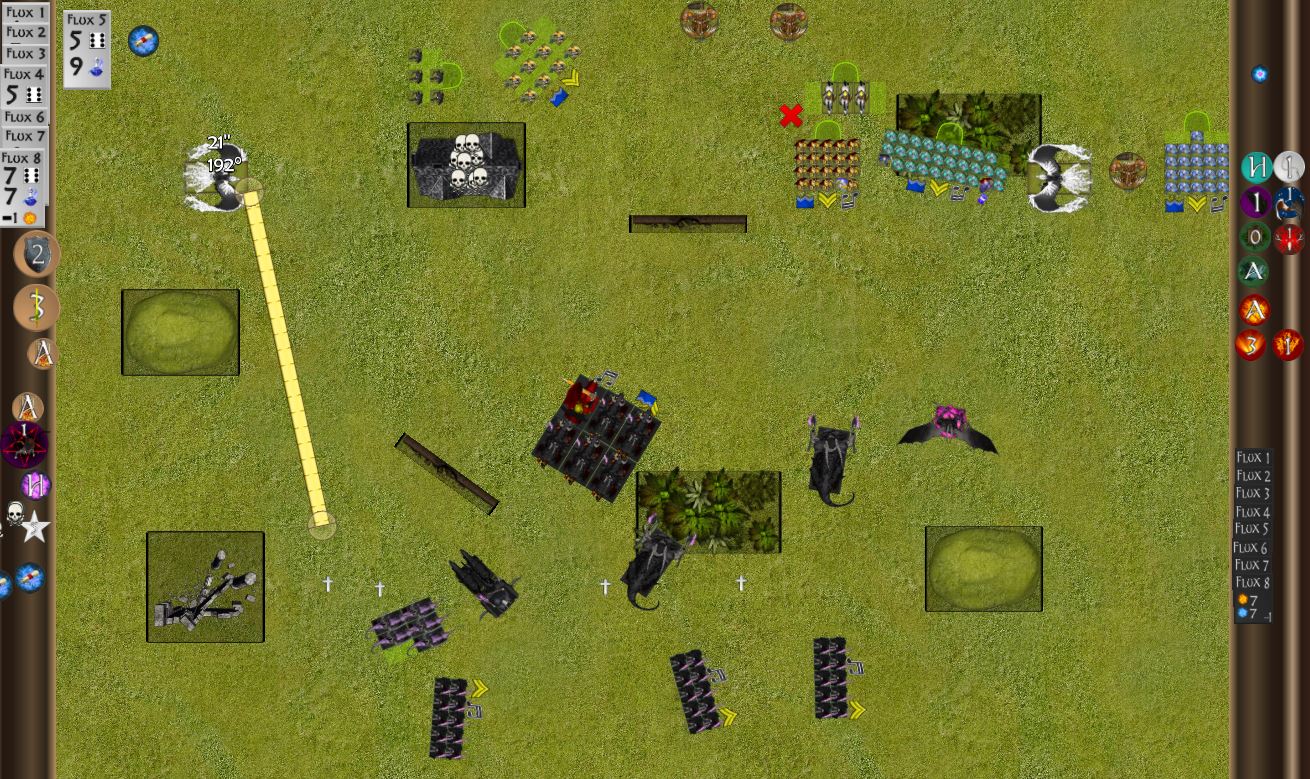The image size is (1310, 779).
Task: Choose the light grey Flux 4 card
Action: point(24,86)
